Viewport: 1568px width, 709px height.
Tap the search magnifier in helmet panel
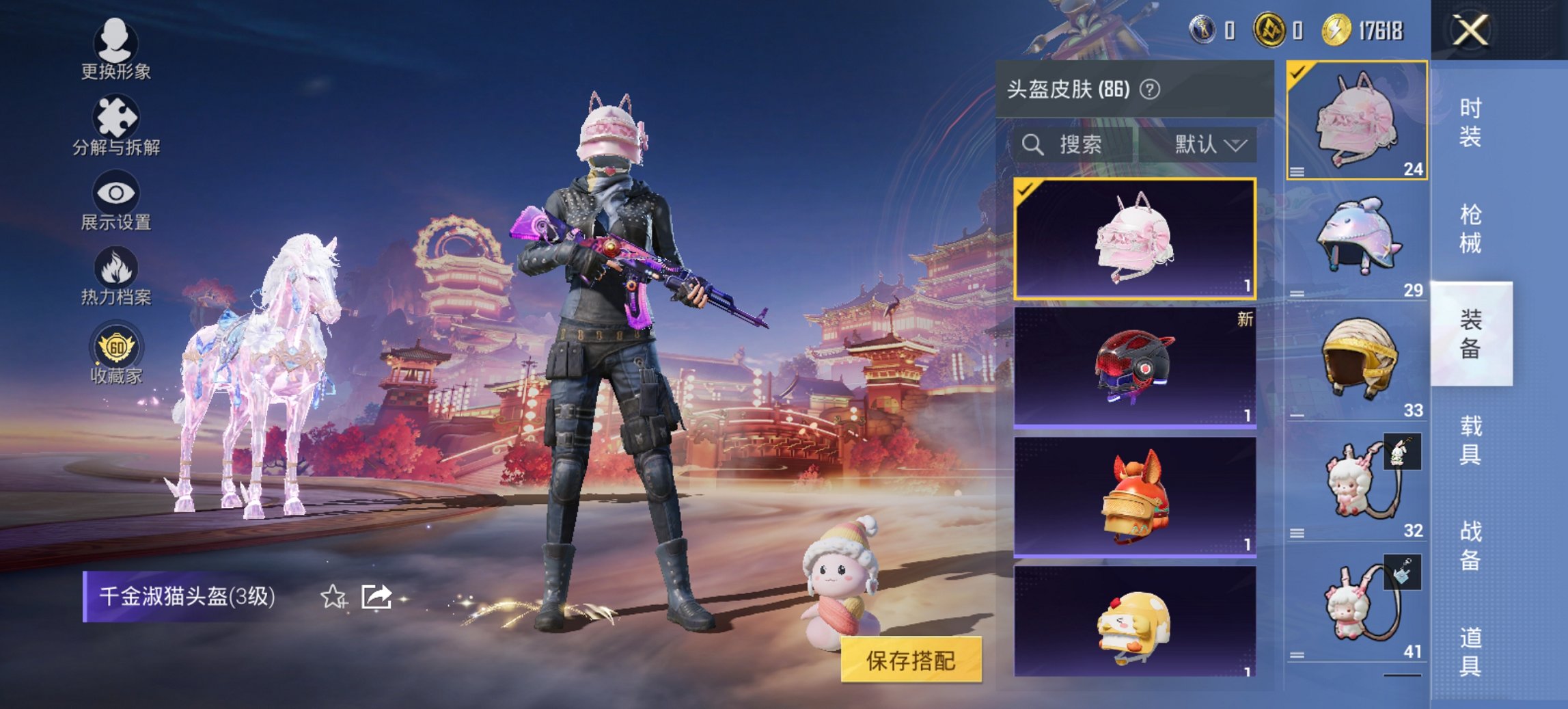[x=1032, y=145]
